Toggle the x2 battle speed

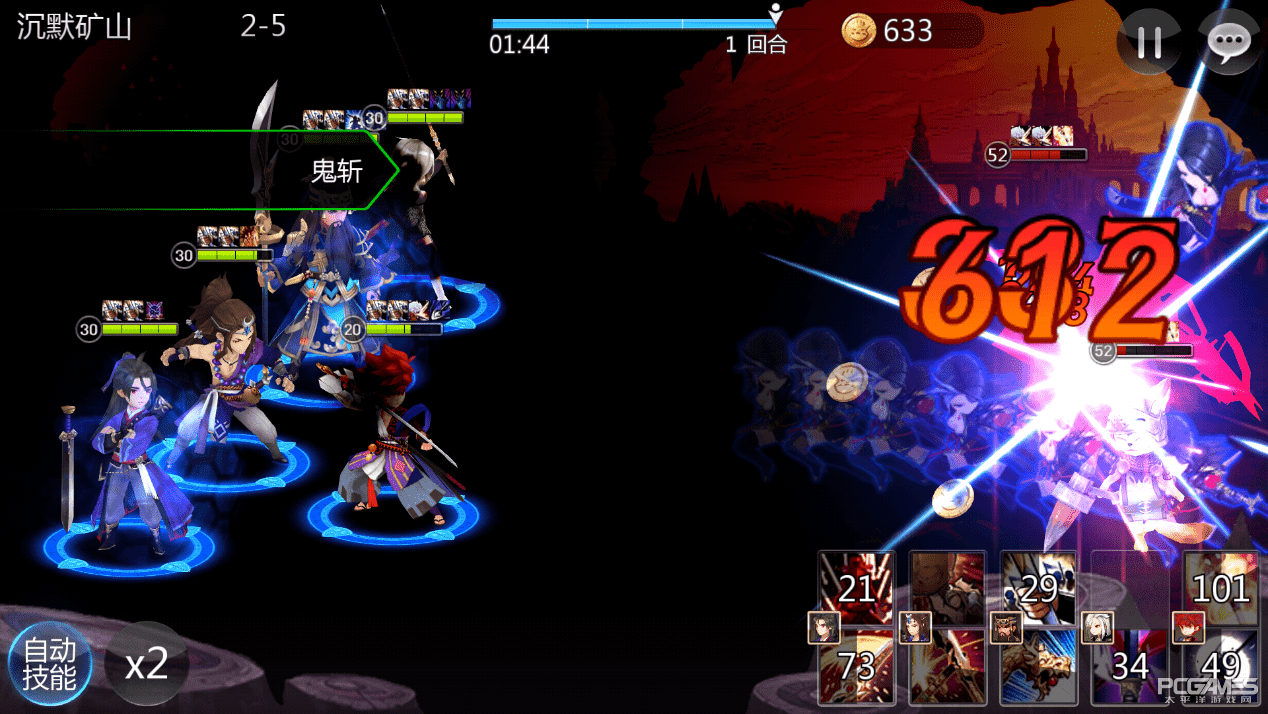[x=146, y=664]
